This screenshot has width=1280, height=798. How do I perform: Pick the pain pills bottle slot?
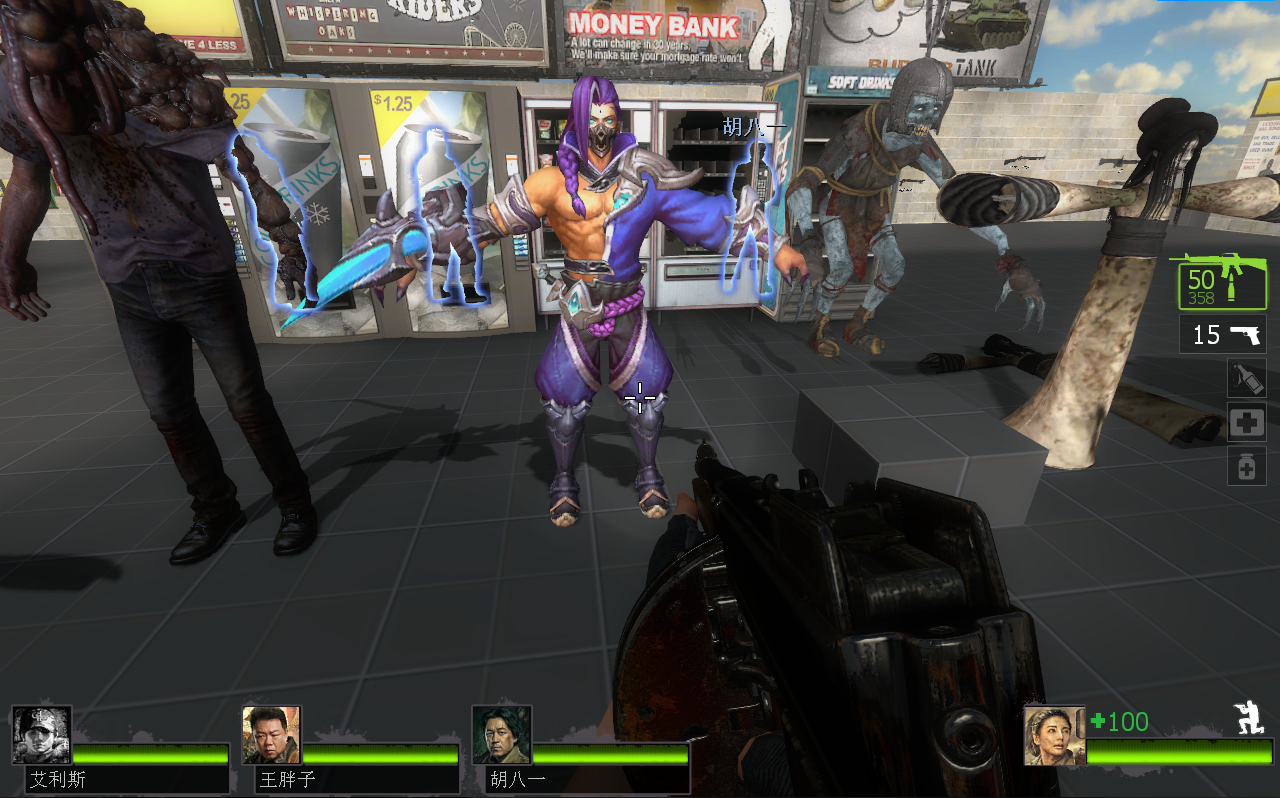pyautogui.click(x=1246, y=466)
